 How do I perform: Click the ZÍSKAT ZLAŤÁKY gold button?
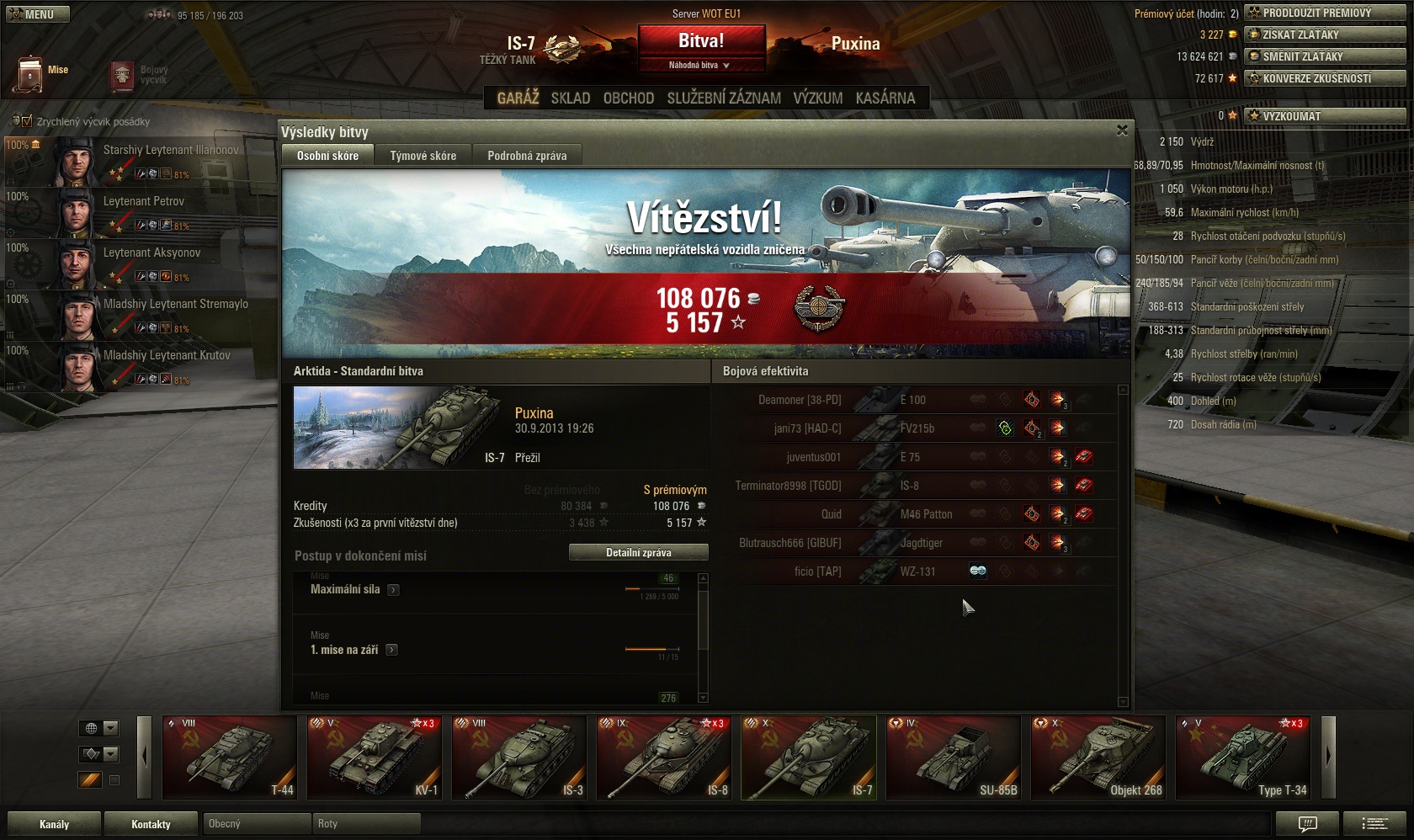[1325, 35]
